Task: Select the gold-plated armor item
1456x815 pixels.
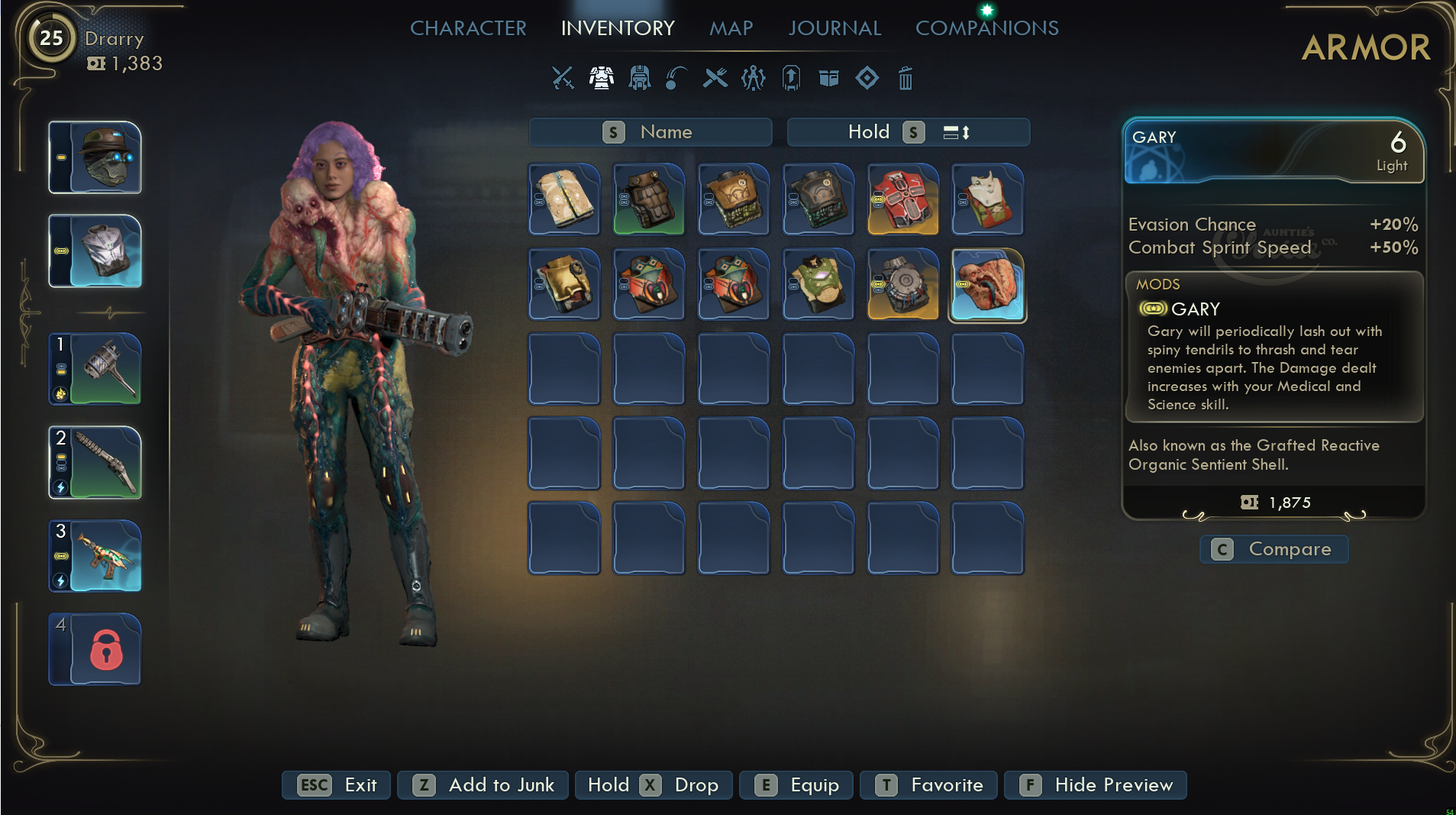Action: click(564, 284)
